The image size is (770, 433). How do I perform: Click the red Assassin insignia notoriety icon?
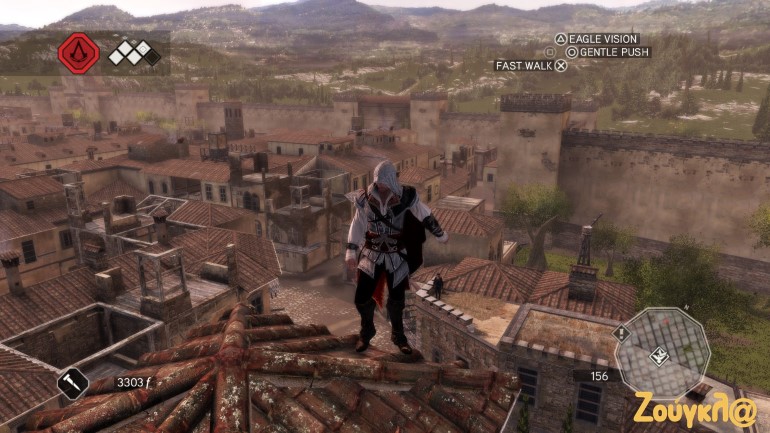point(78,53)
